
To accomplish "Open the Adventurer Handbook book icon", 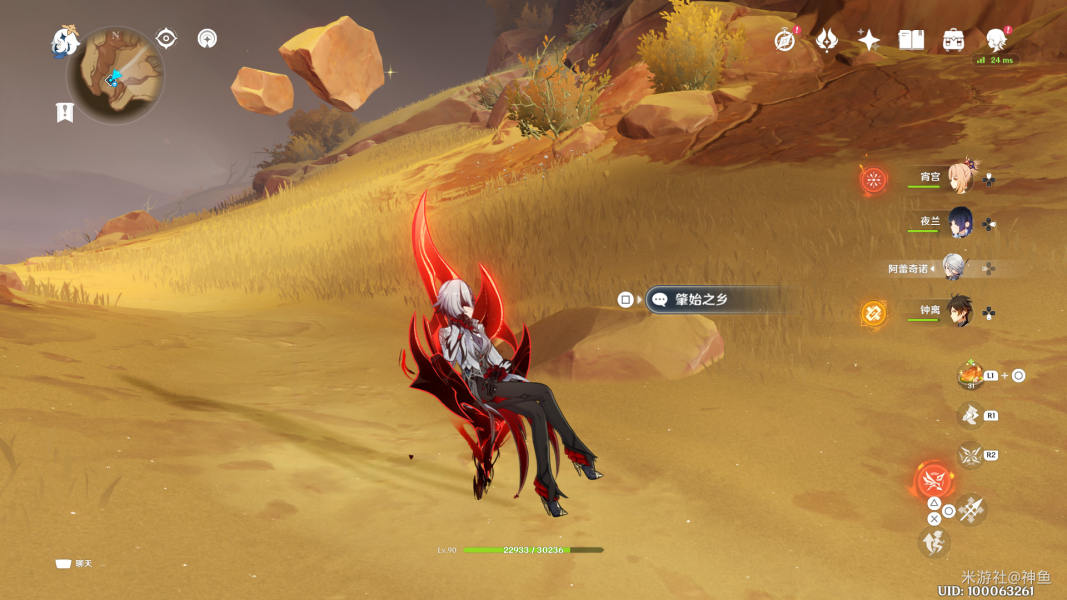I will pos(911,40).
